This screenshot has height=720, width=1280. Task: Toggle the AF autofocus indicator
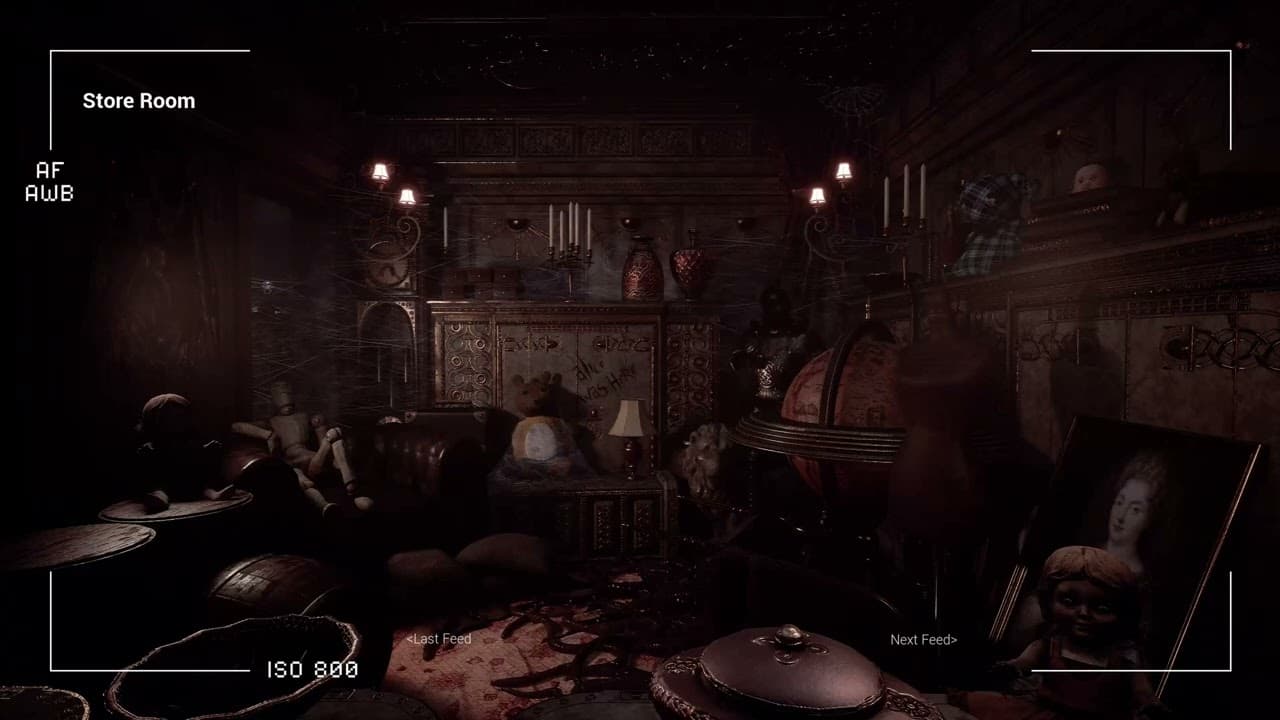48,170
